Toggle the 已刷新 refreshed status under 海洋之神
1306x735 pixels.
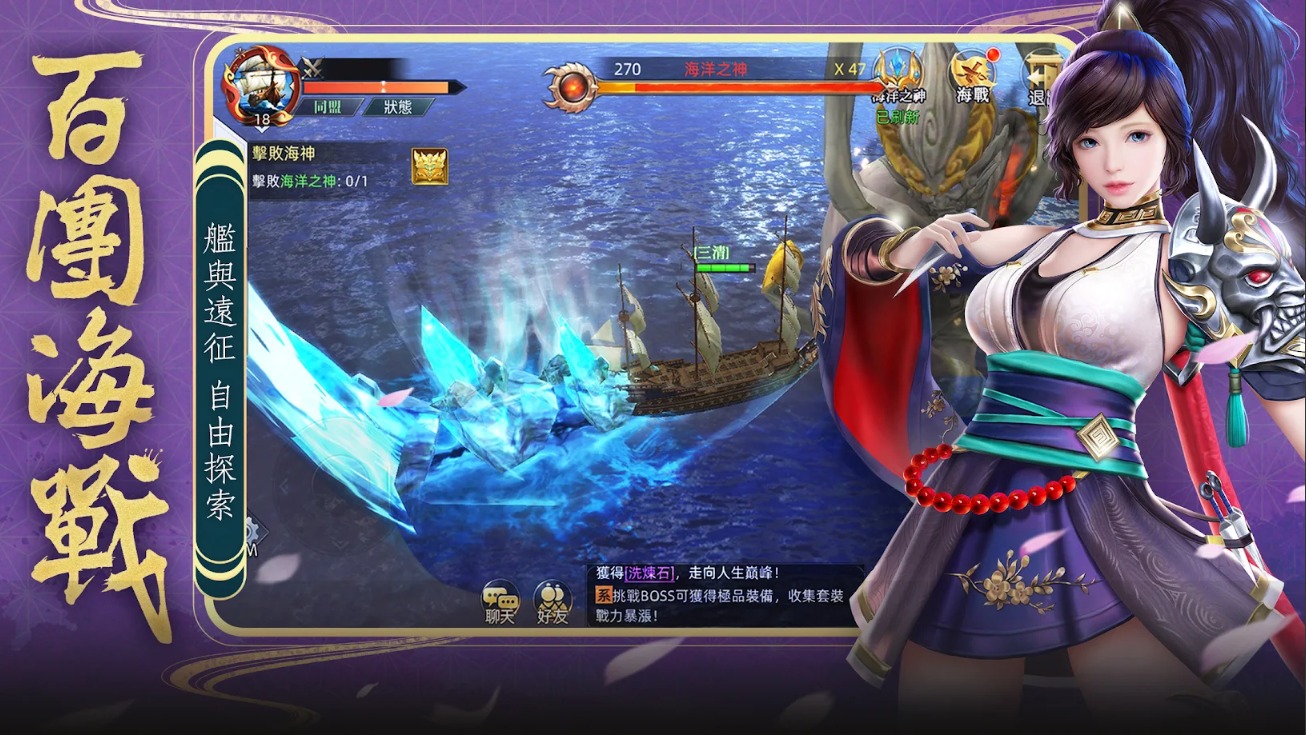[x=898, y=115]
